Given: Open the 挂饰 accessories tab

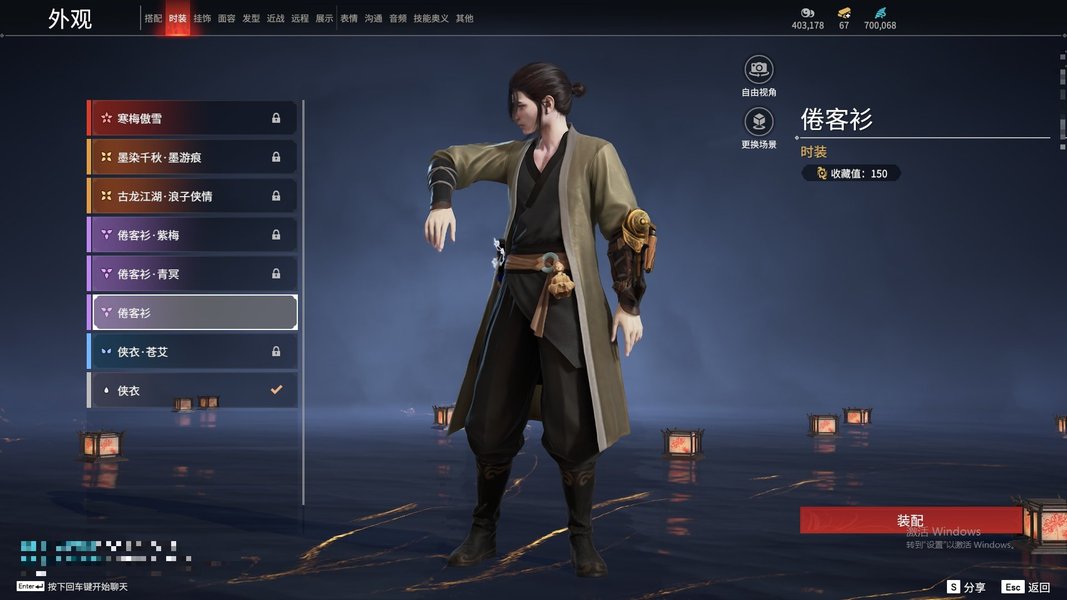Looking at the screenshot, I should point(202,18).
